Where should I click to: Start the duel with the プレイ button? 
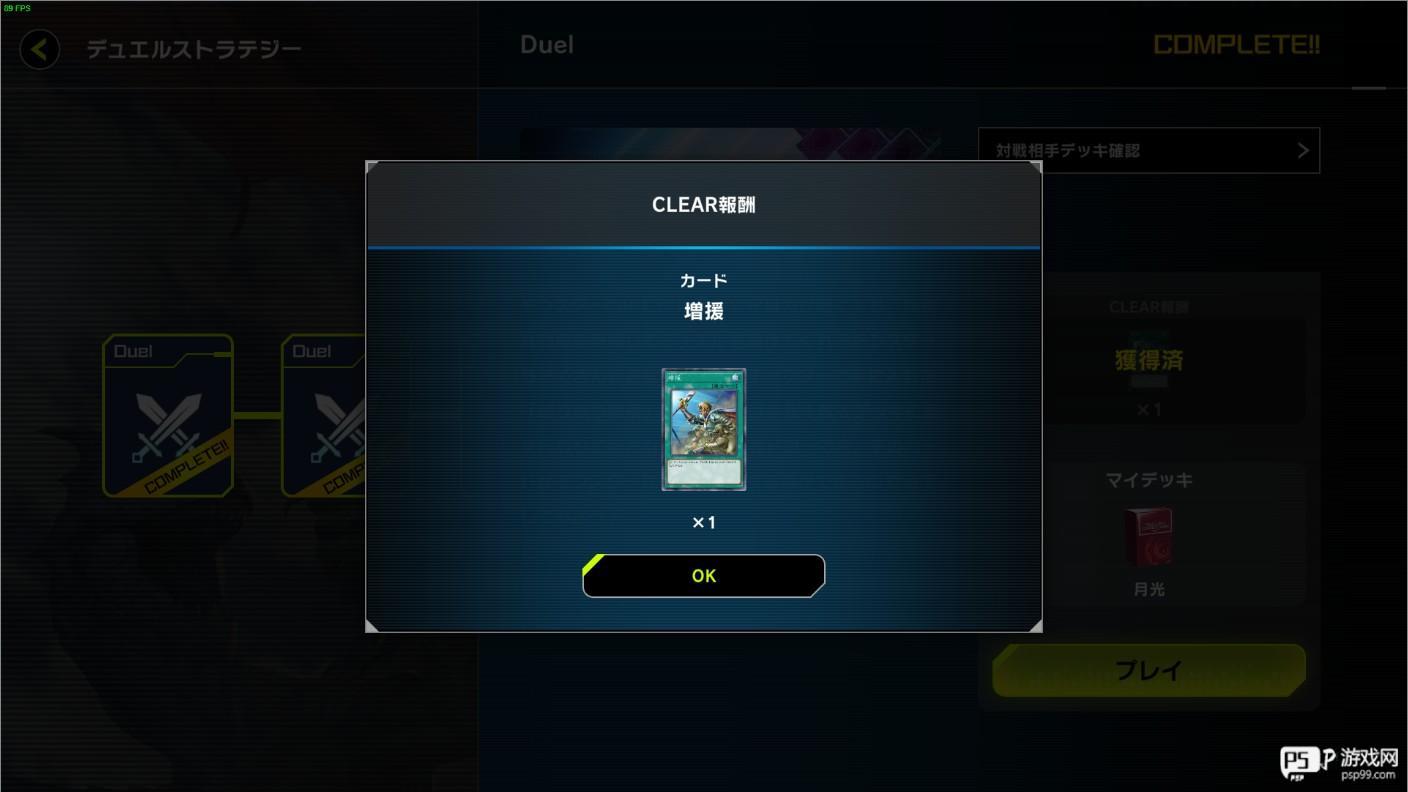click(x=1148, y=670)
